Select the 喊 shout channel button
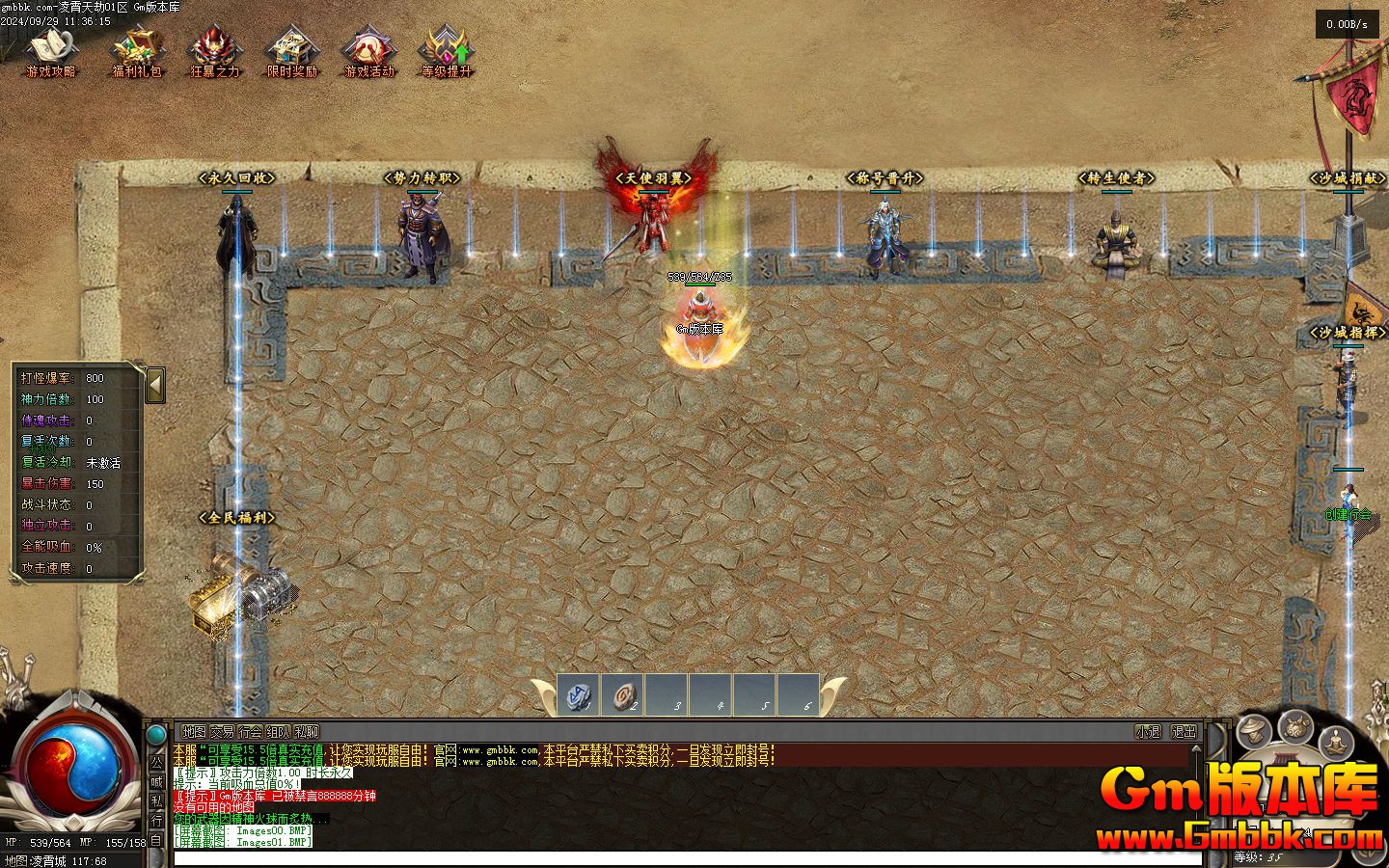 [156, 780]
